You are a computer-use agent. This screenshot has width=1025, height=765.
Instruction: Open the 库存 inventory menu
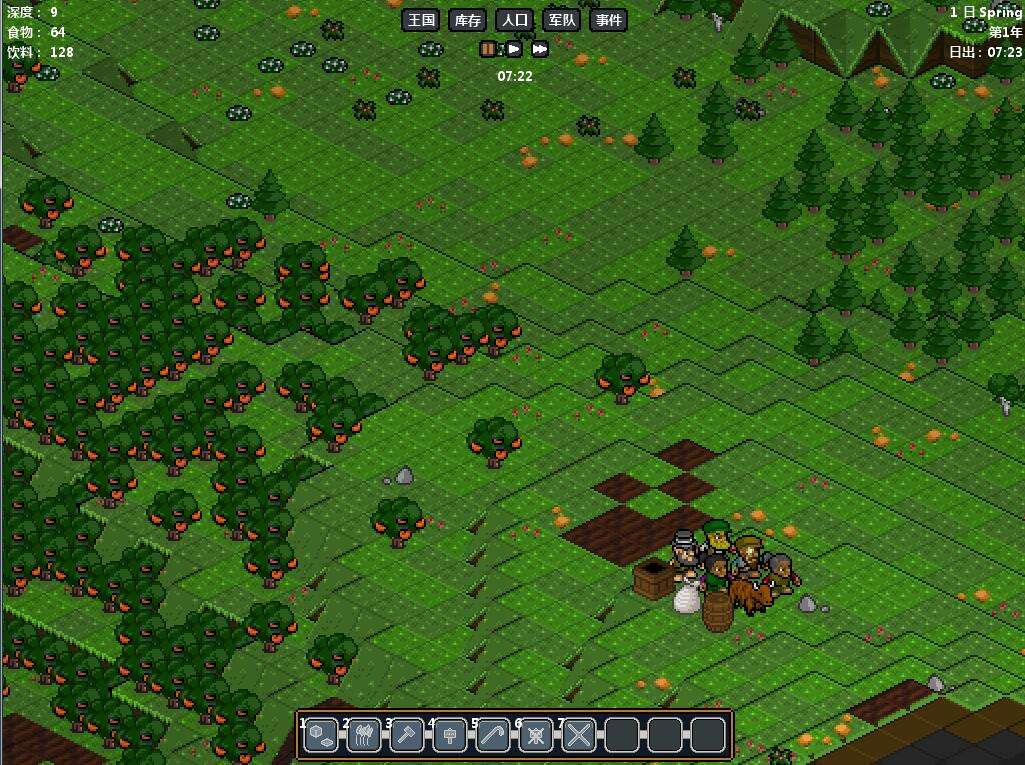(x=468, y=20)
